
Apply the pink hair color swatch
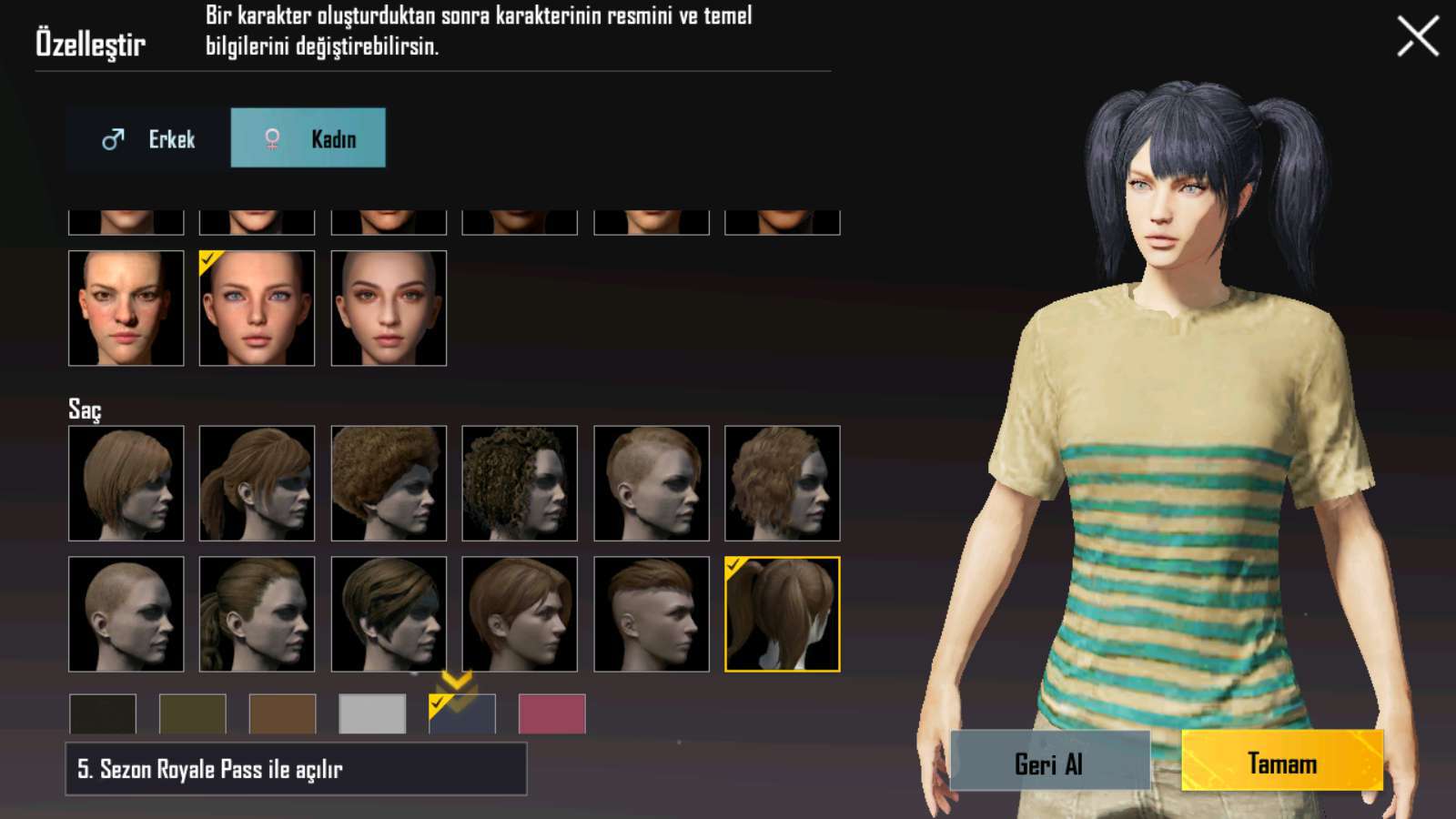pyautogui.click(x=551, y=714)
